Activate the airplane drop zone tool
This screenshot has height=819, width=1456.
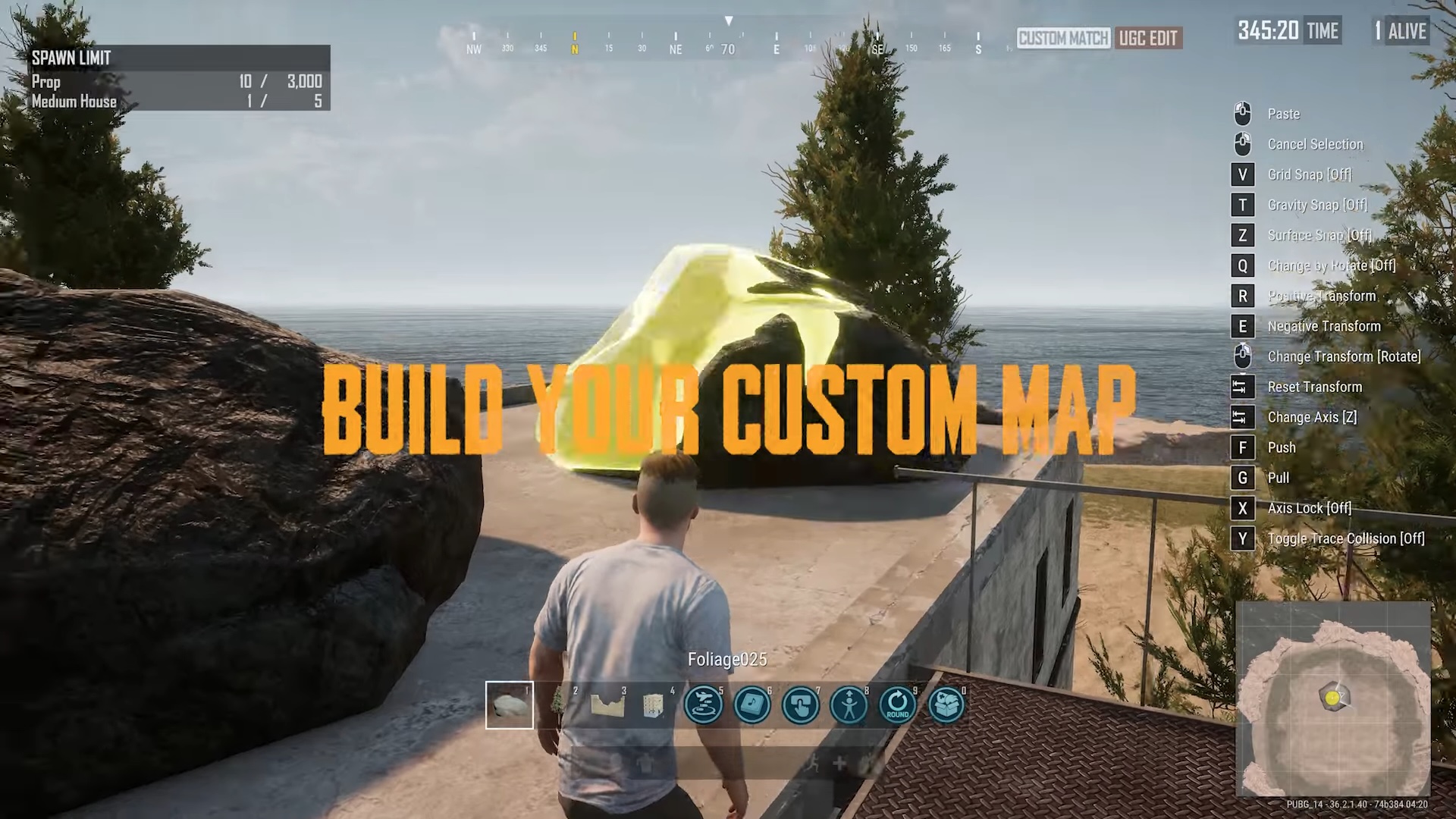704,705
